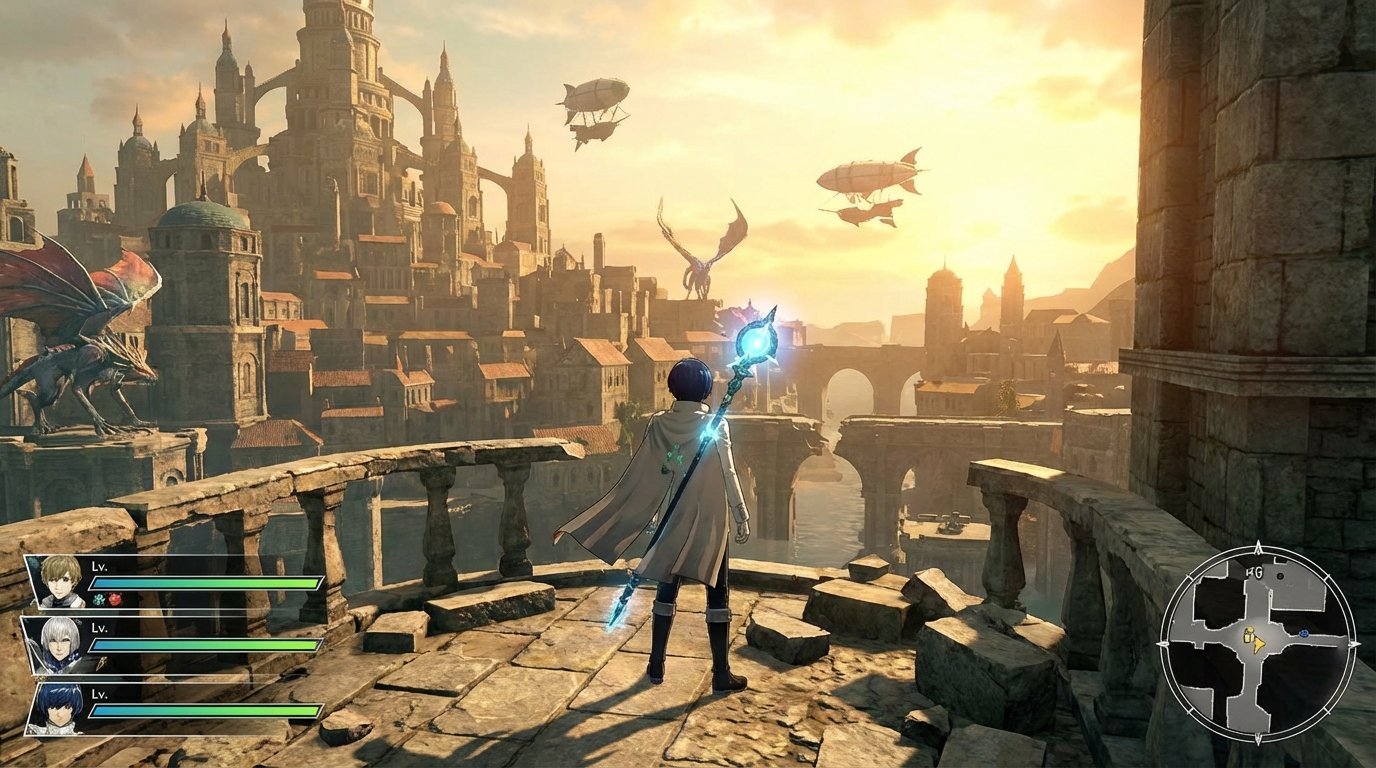1376x768 pixels.
Task: Click the teal flower status effect icon
Action: [97, 599]
